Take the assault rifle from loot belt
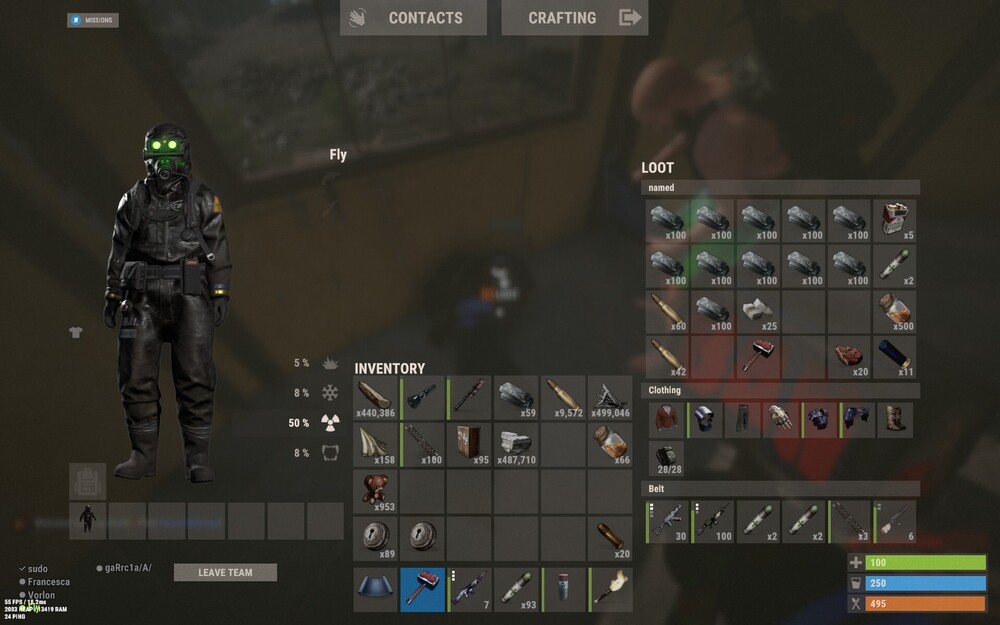Image resolution: width=1000 pixels, height=625 pixels. (667, 522)
